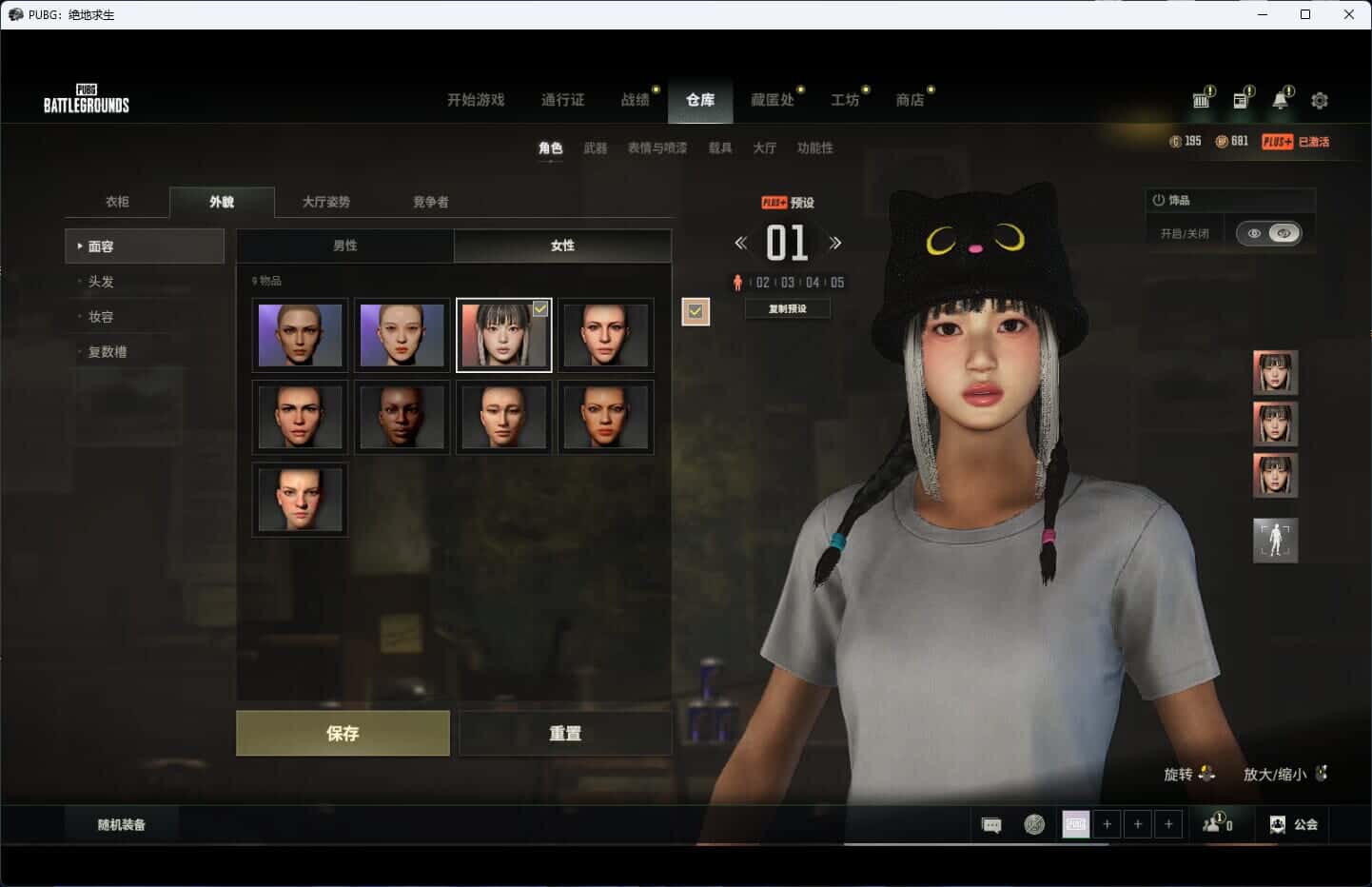Open the 商店 shop menu
Viewport: 1372px width, 887px height.
(910, 100)
